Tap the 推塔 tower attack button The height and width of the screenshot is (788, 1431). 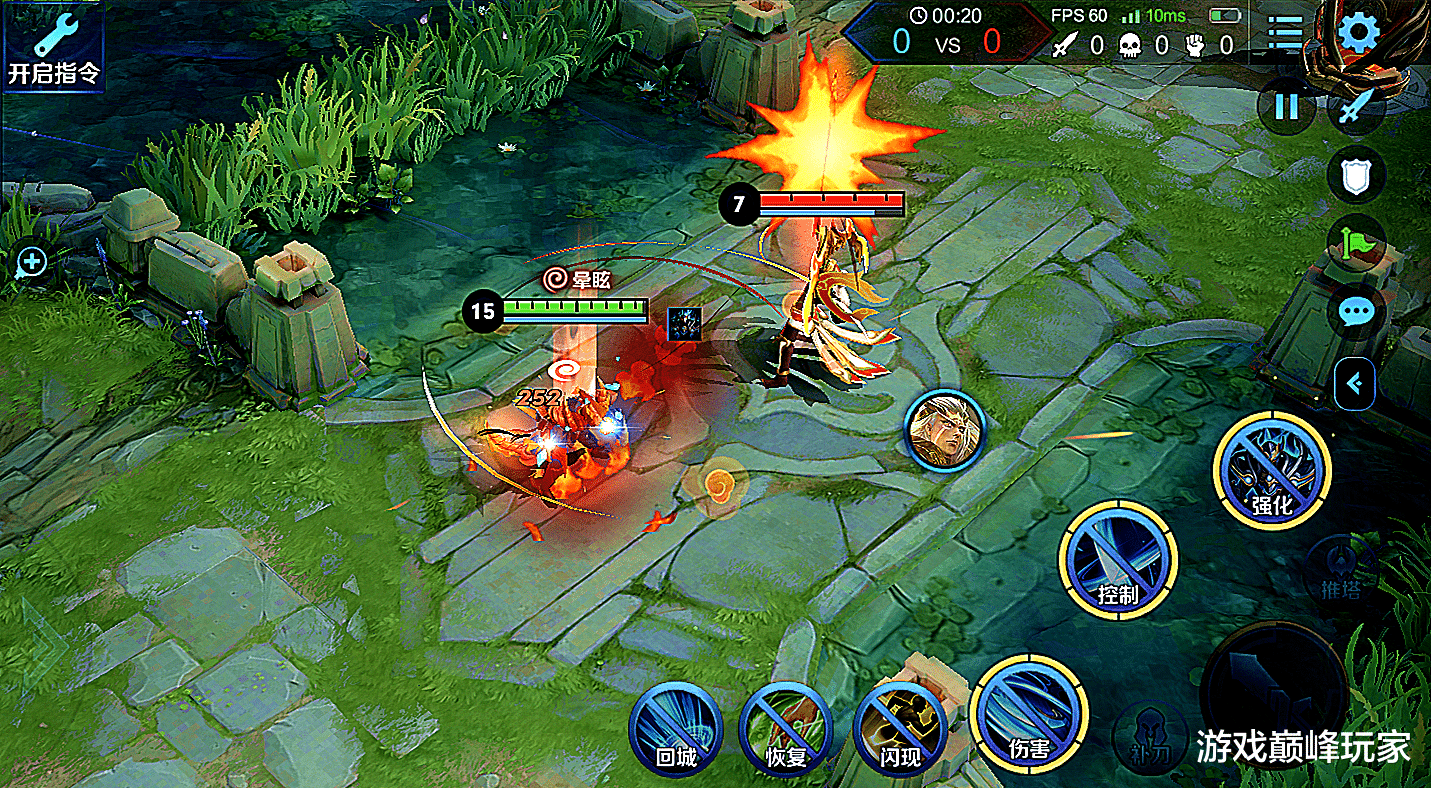coord(1342,571)
